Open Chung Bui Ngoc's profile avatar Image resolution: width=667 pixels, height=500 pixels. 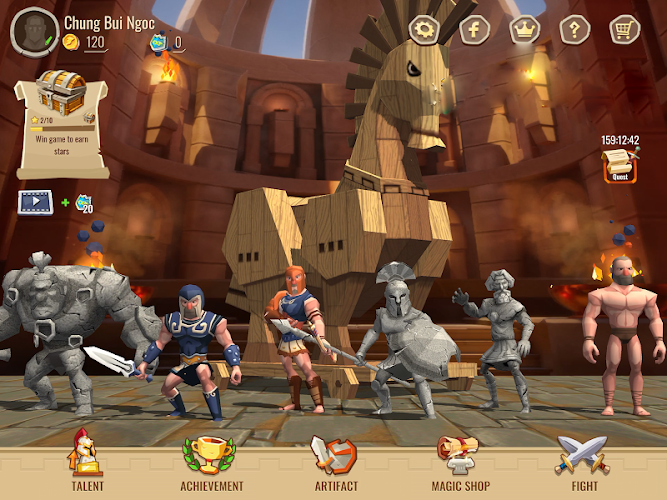[x=33, y=30]
